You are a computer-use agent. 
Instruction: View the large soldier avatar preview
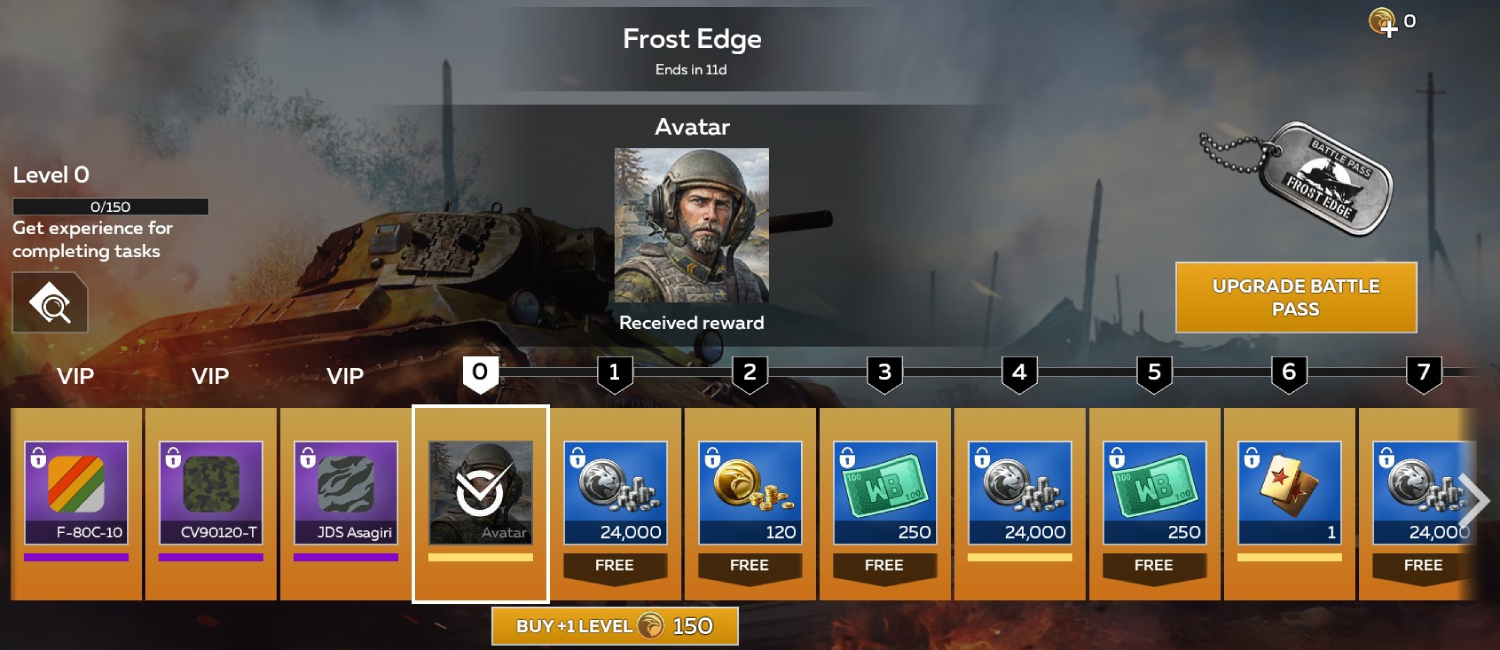point(691,225)
